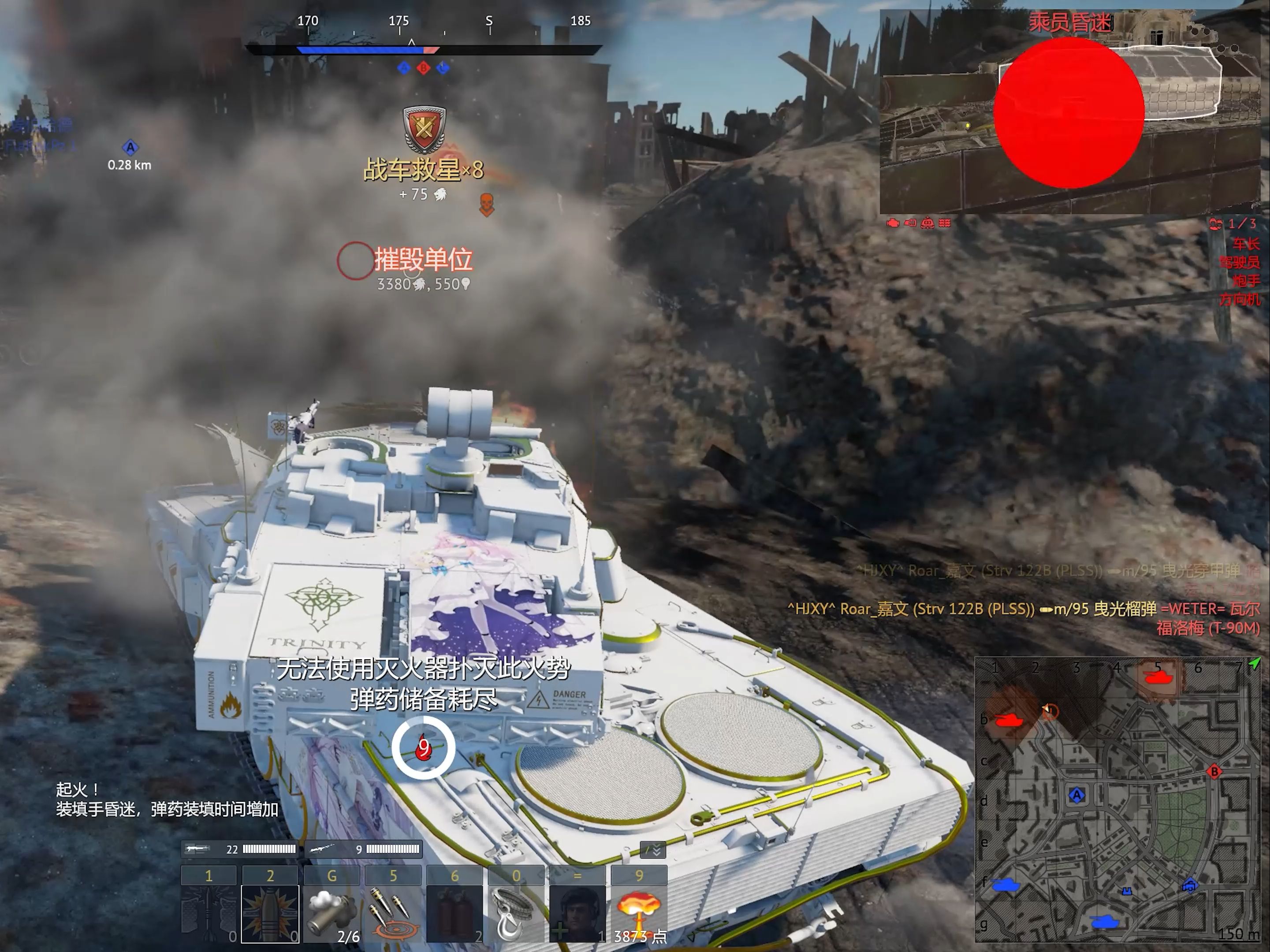Click red capture point B on the minimap

(x=1214, y=772)
